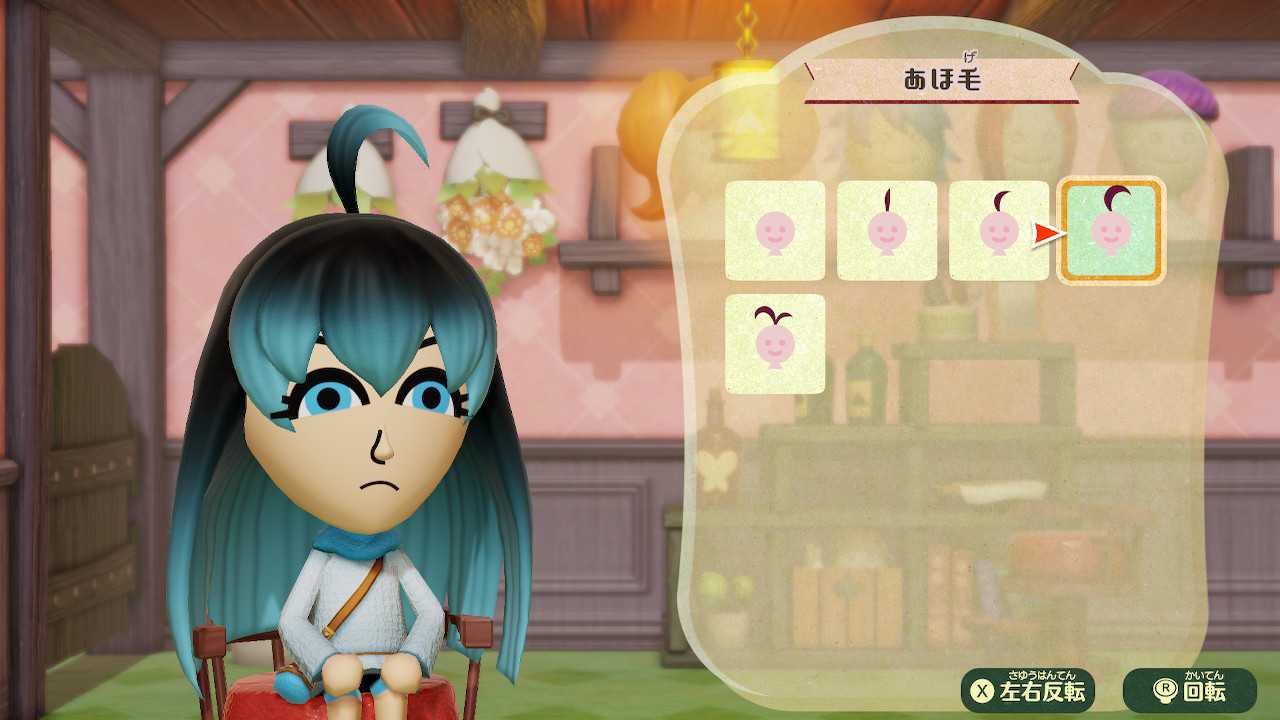The width and height of the screenshot is (1280, 720).
Task: Select the no-ahoge bald head tile
Action: pyautogui.click(x=775, y=231)
